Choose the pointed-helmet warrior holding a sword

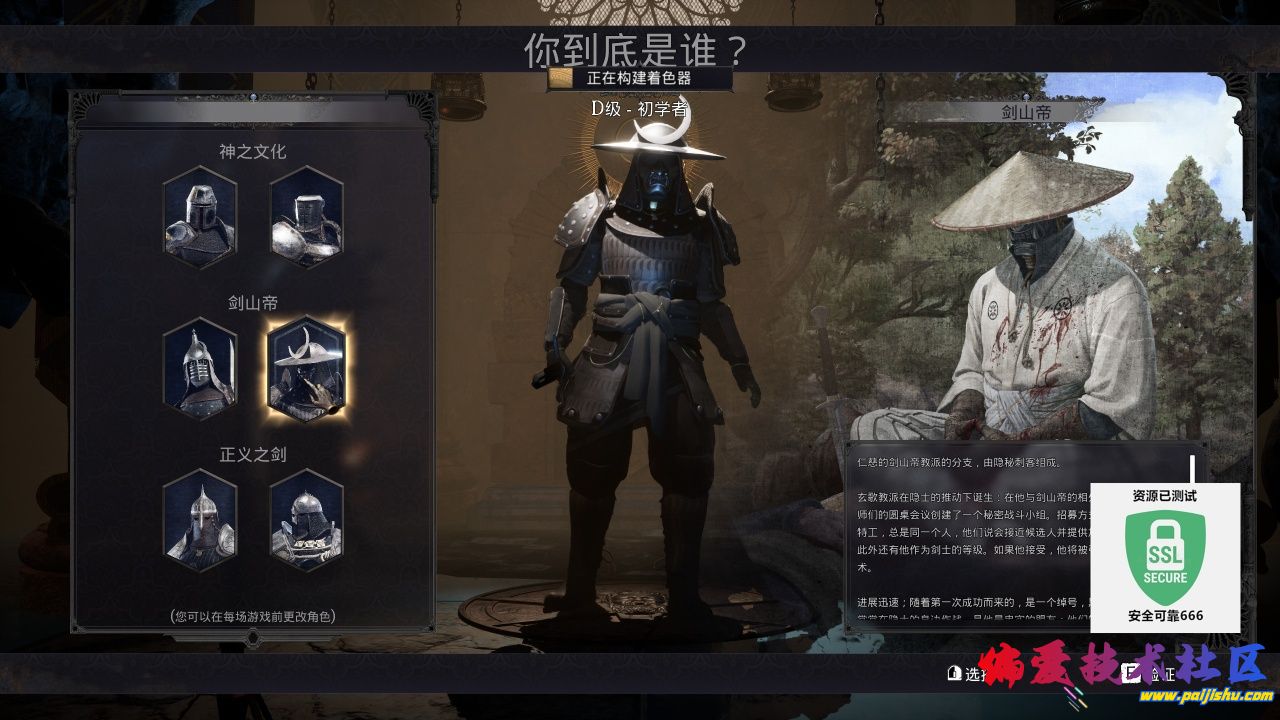[200, 368]
